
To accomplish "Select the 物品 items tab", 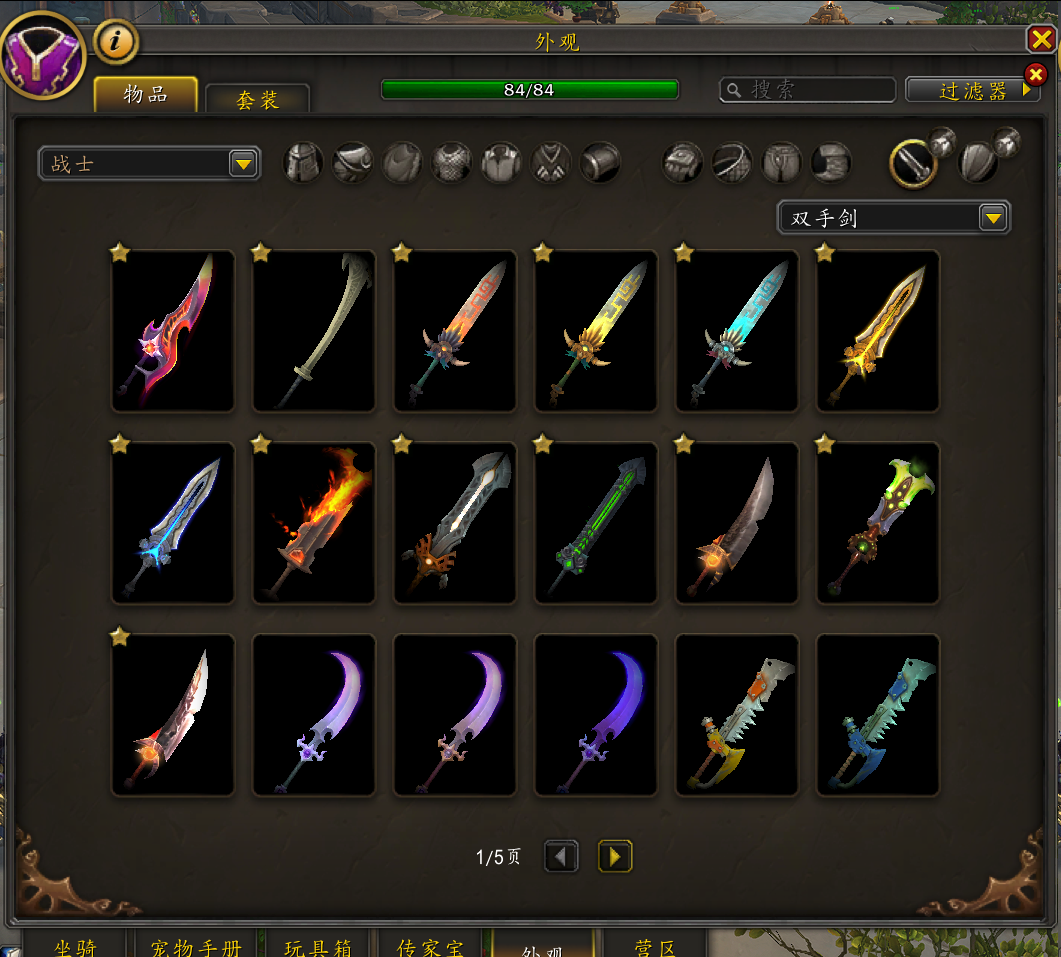I will 146,95.
